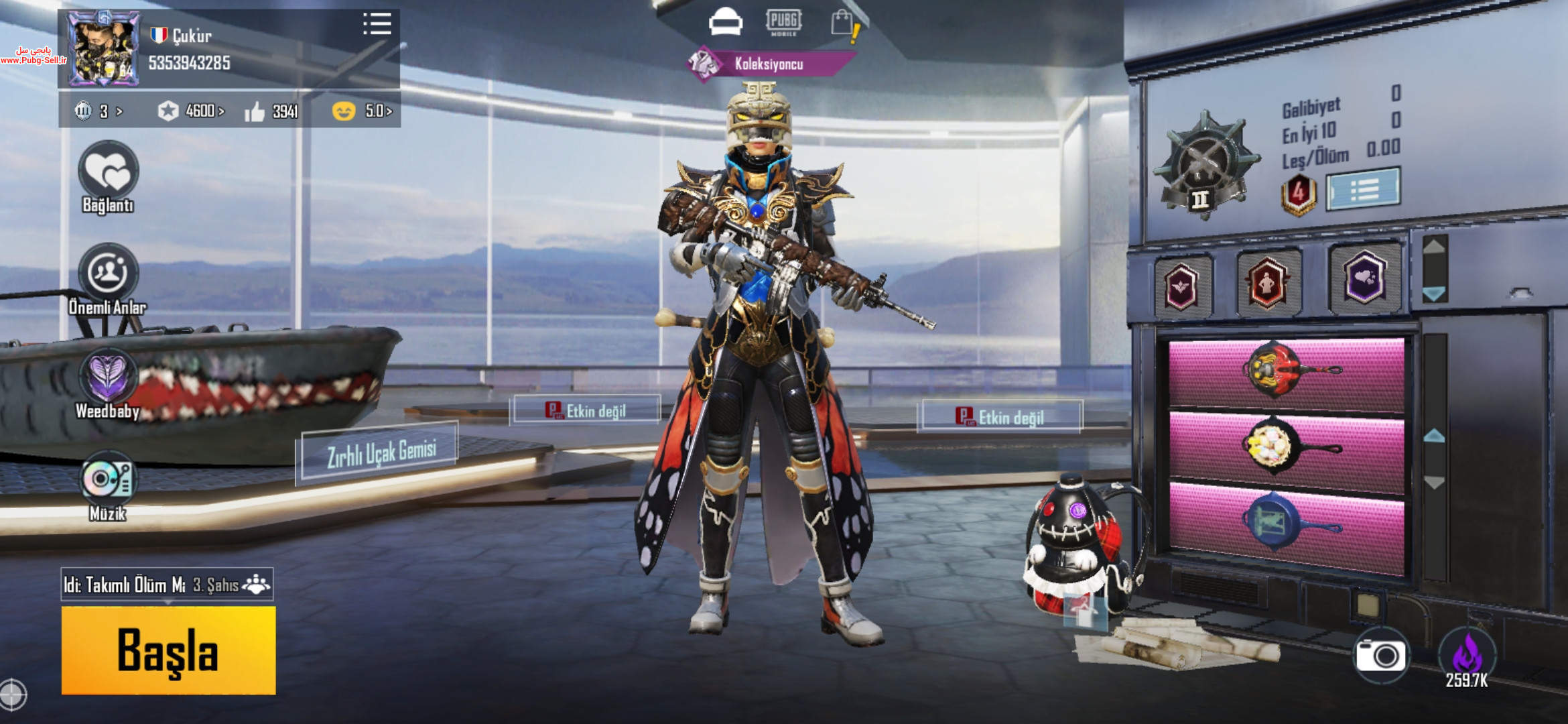Select the red lobster frying pan skin

pos(1287,373)
